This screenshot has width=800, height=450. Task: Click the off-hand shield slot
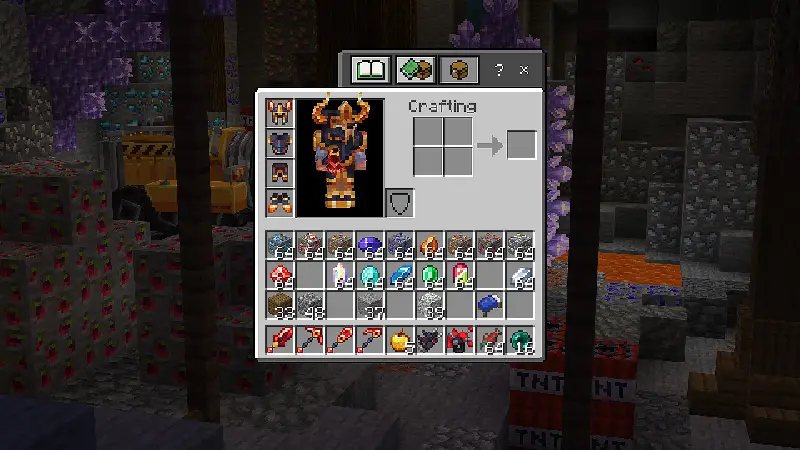pyautogui.click(x=399, y=202)
